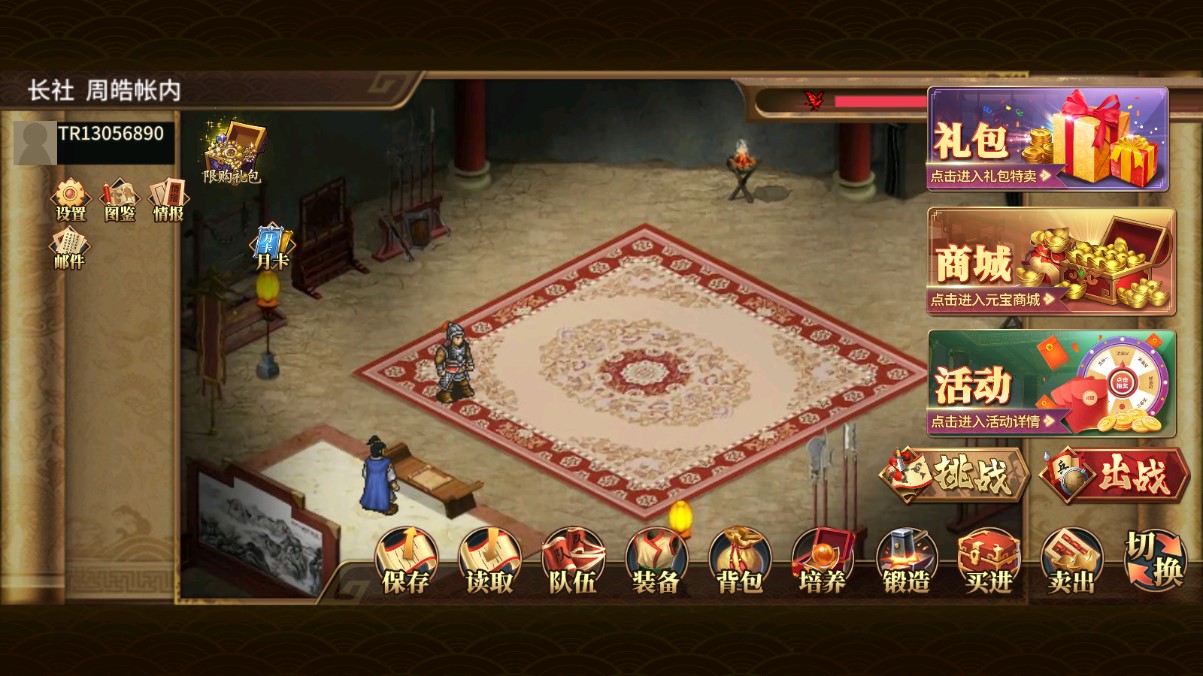
Task: Open the 图鉴 compendium icon
Action: tap(120, 199)
